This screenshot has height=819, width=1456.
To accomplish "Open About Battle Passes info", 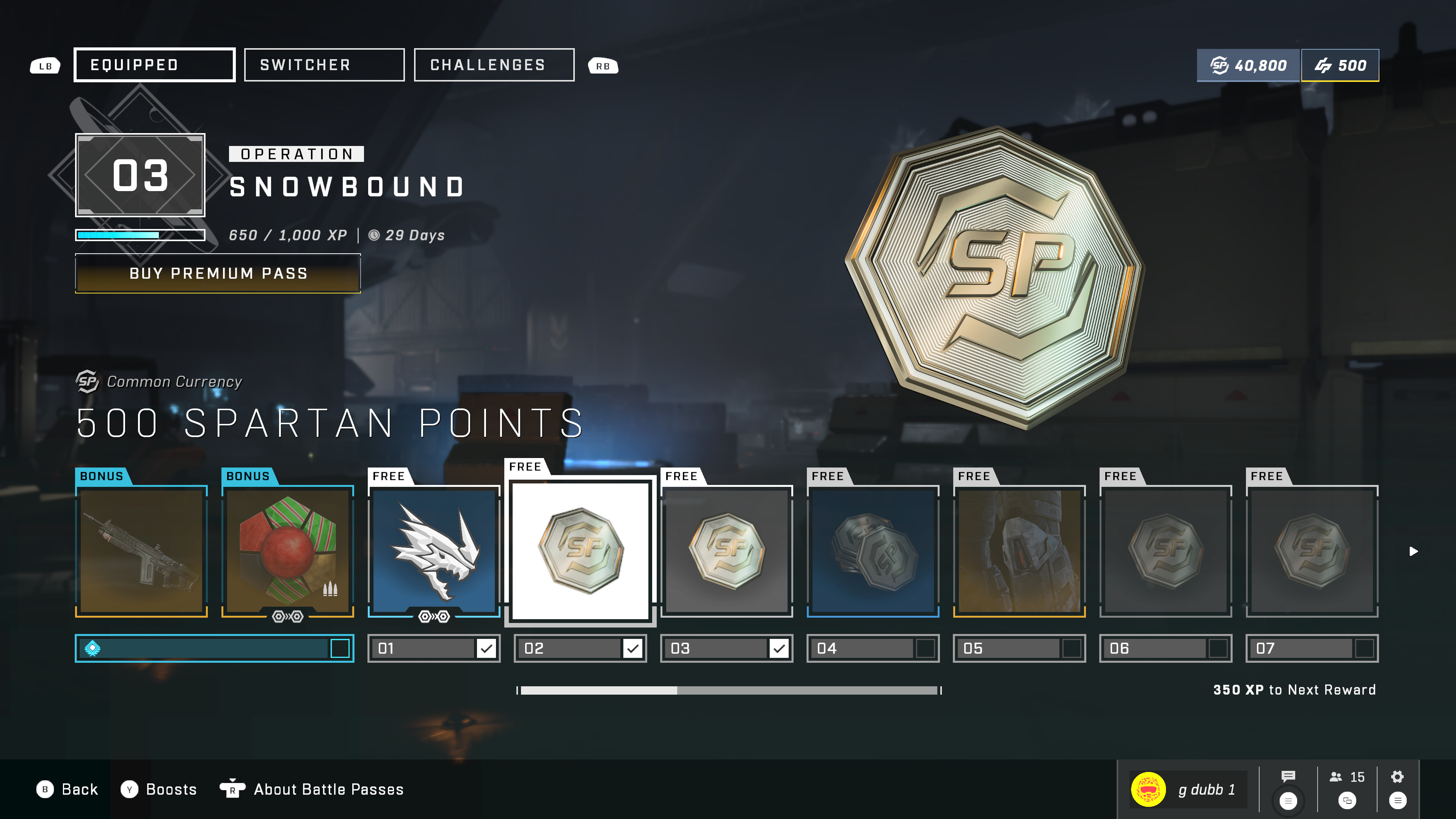I will coord(328,789).
